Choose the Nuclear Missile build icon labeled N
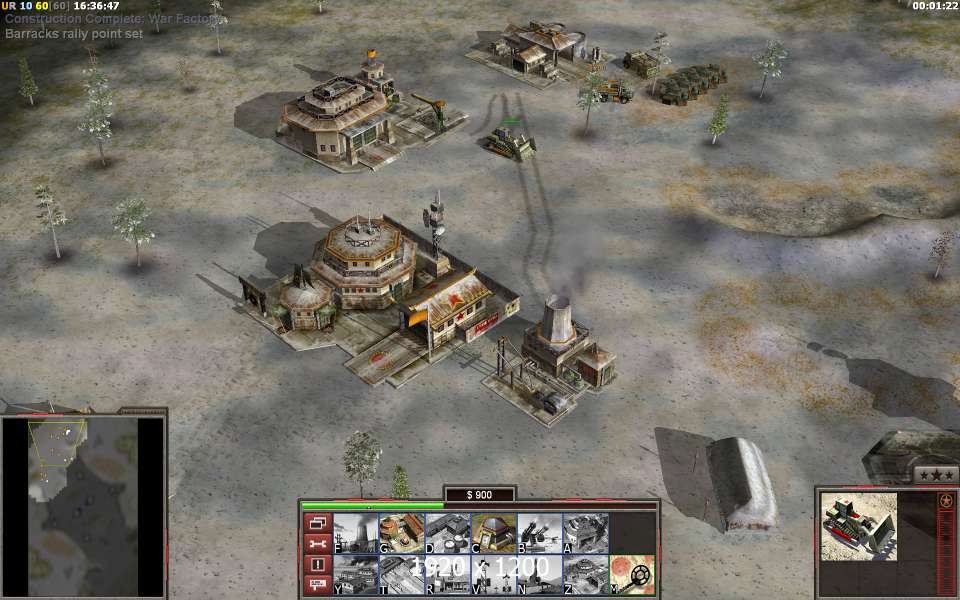The image size is (960, 600). 539,574
